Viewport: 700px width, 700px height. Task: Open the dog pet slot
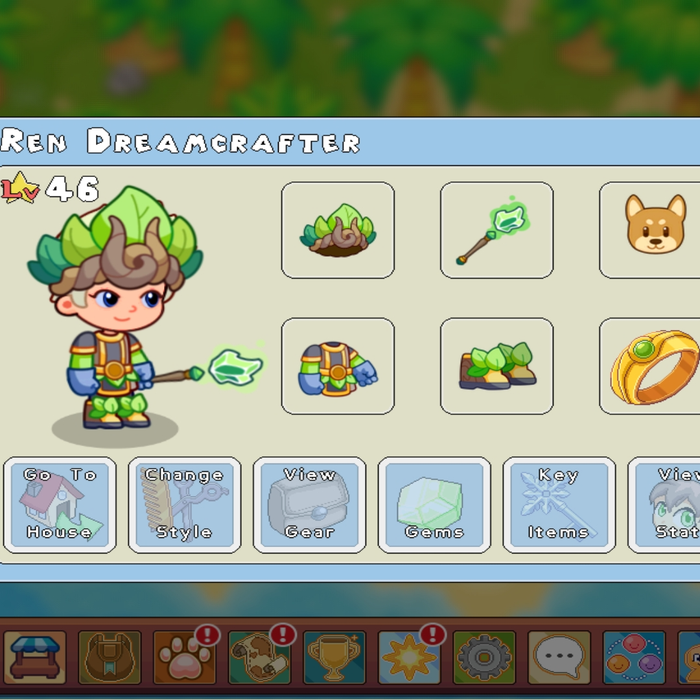(x=650, y=230)
